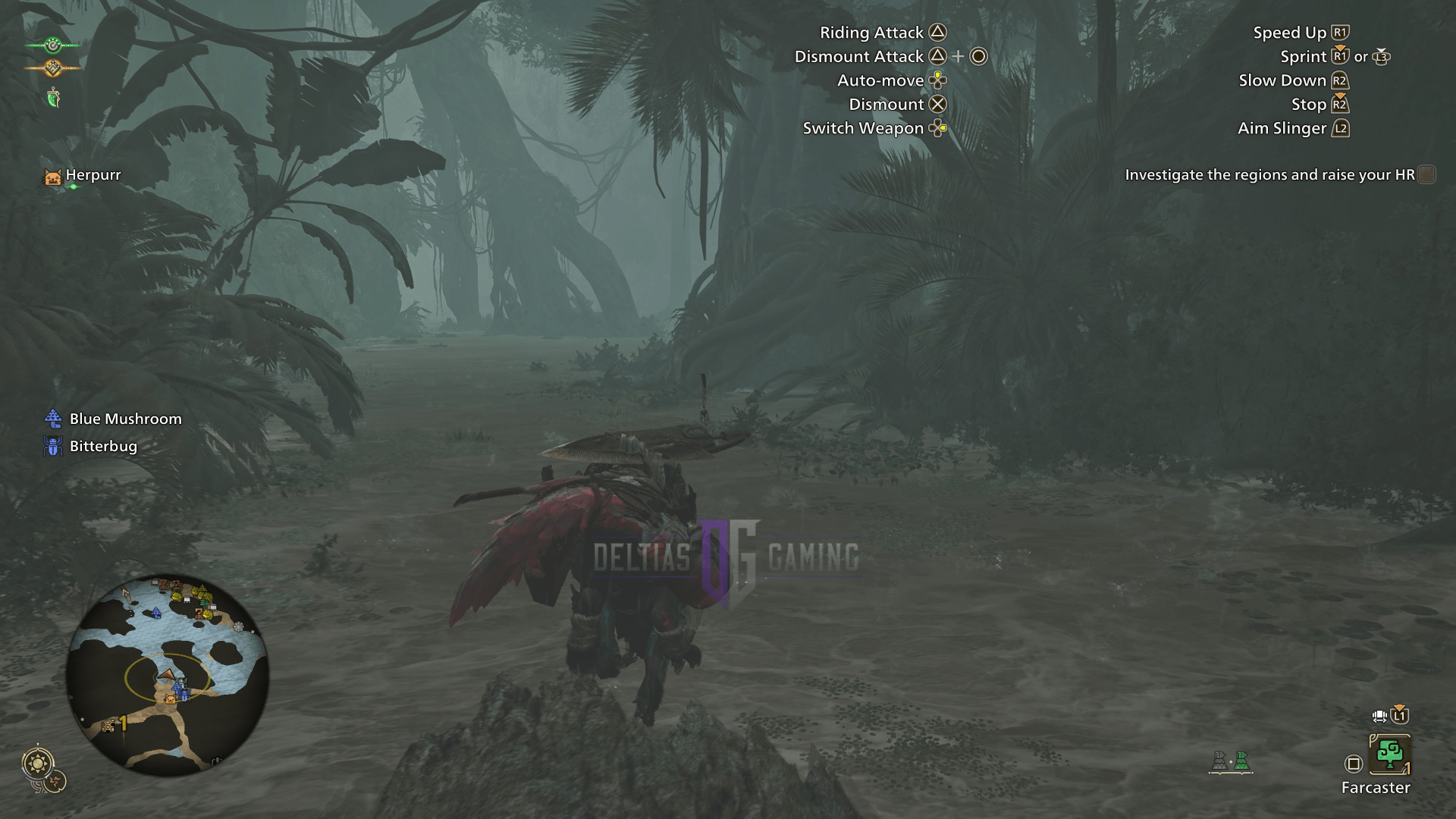Select the slinger ammo pouch icon

[52, 97]
